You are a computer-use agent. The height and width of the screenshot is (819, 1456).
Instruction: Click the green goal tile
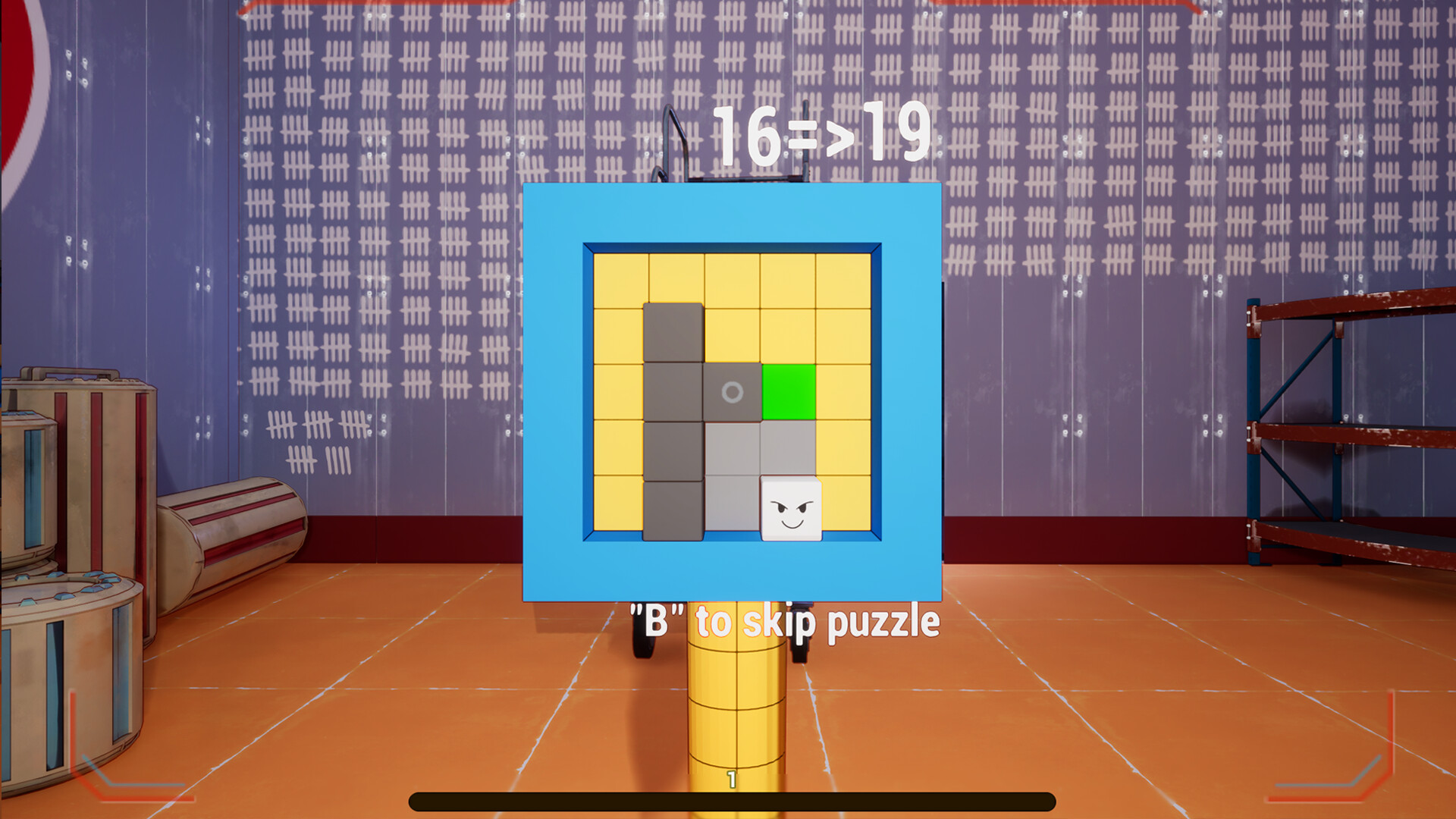(x=789, y=391)
